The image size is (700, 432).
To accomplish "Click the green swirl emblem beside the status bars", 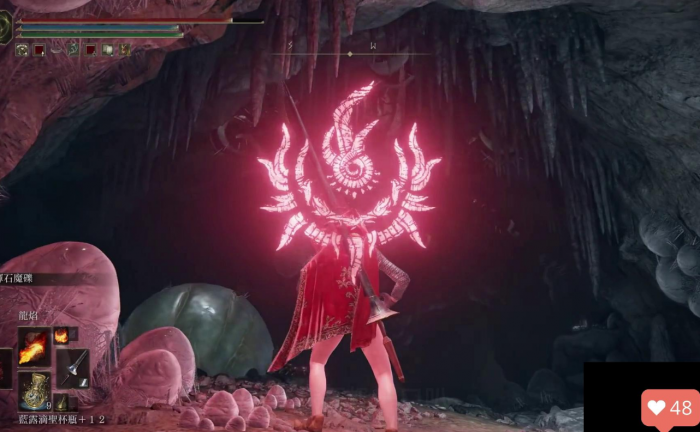I will (x=6, y=26).
